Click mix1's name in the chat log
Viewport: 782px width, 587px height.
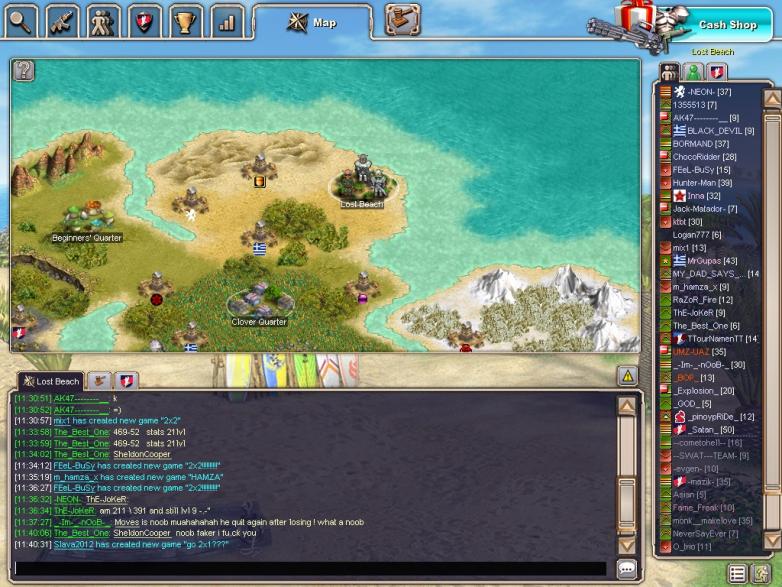(x=62, y=421)
